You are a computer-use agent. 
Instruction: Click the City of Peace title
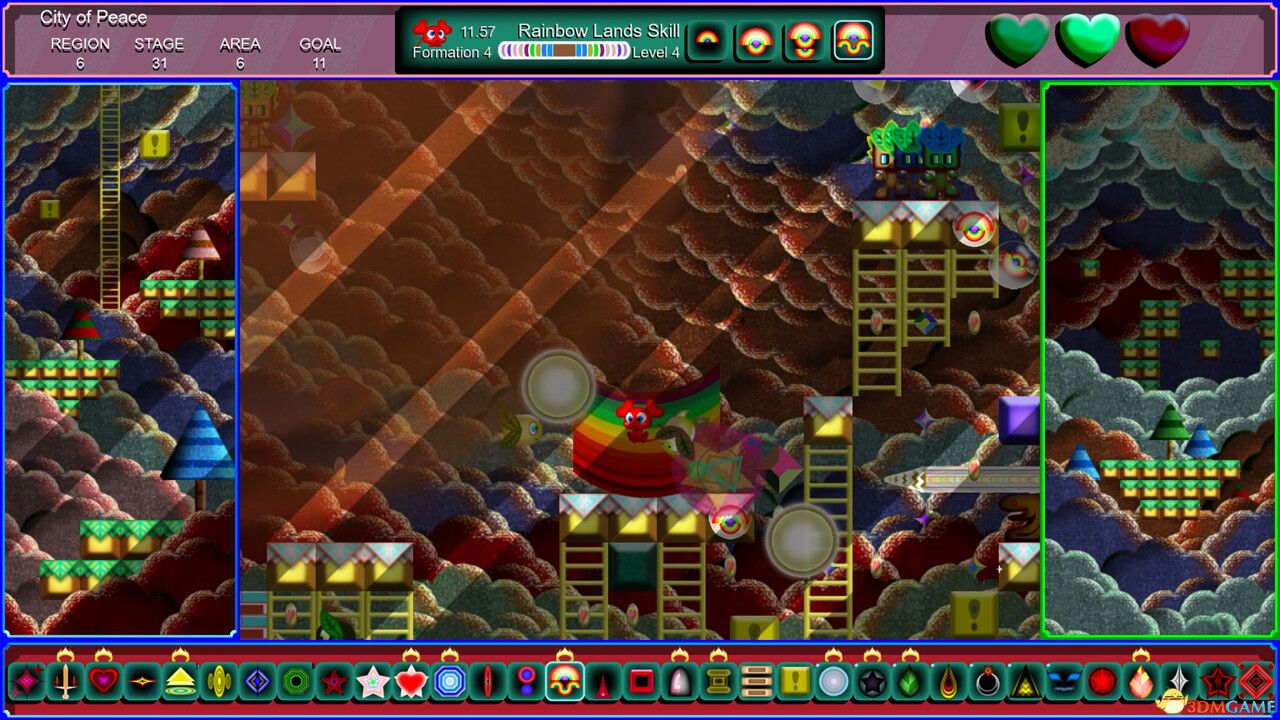pyautogui.click(x=93, y=17)
